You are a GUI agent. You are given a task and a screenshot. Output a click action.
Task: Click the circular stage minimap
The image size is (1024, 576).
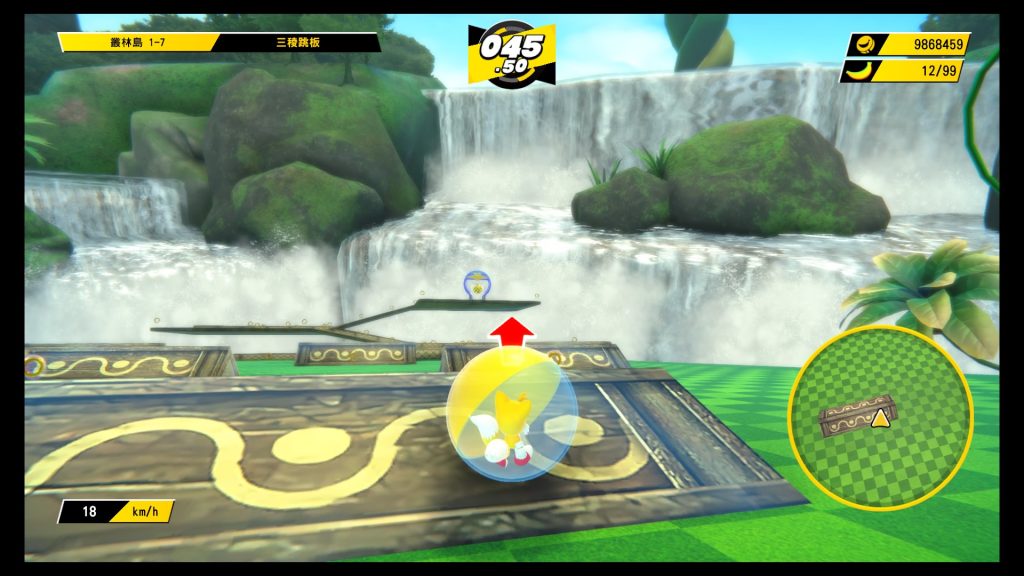[x=880, y=418]
